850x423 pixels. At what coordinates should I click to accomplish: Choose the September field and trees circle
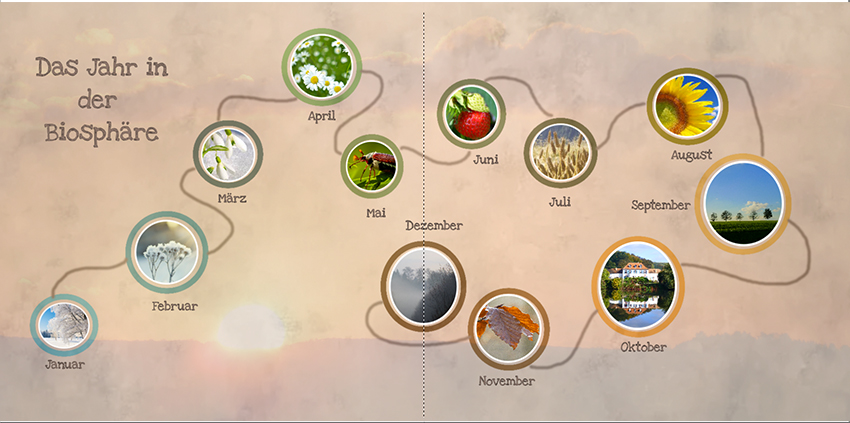(x=742, y=203)
